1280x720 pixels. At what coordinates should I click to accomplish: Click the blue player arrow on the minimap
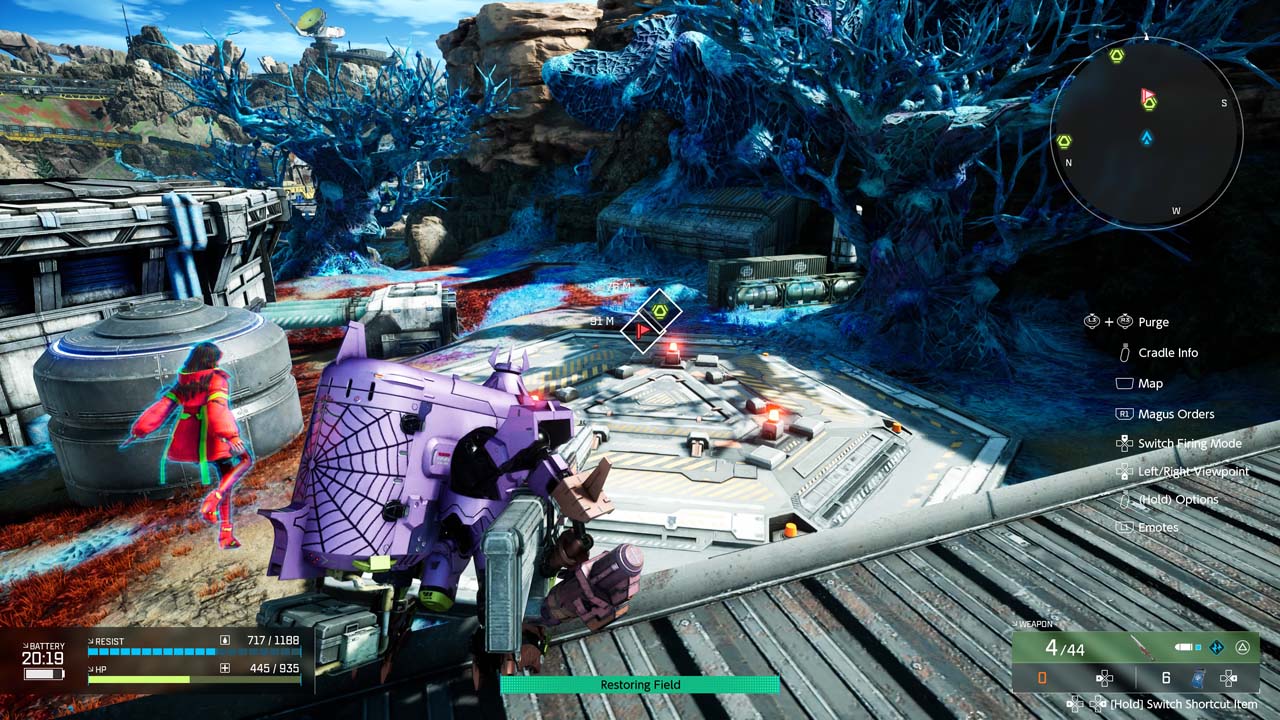1147,138
